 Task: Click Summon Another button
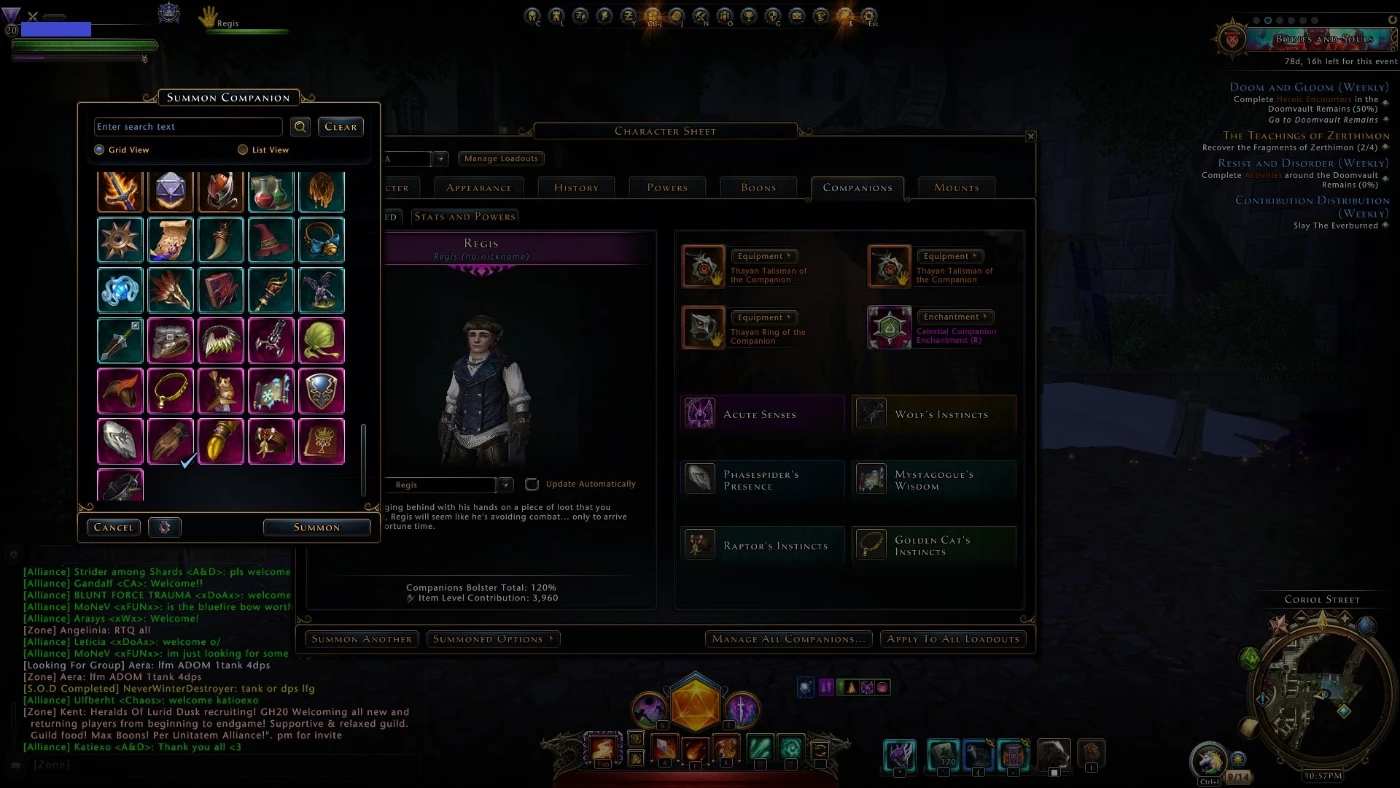(x=361, y=639)
